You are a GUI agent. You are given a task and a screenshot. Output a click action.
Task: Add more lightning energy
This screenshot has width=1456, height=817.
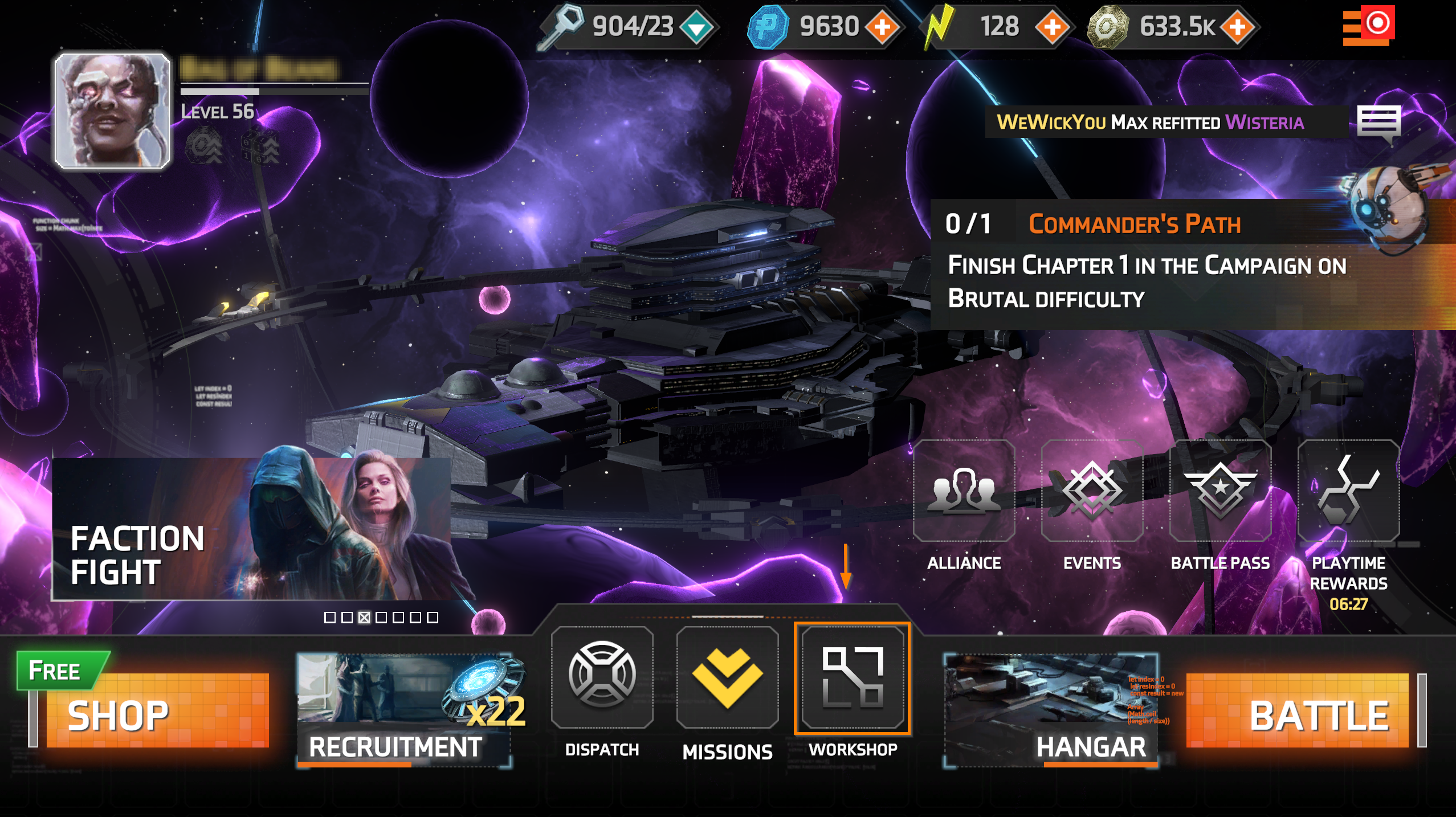coord(1052,27)
